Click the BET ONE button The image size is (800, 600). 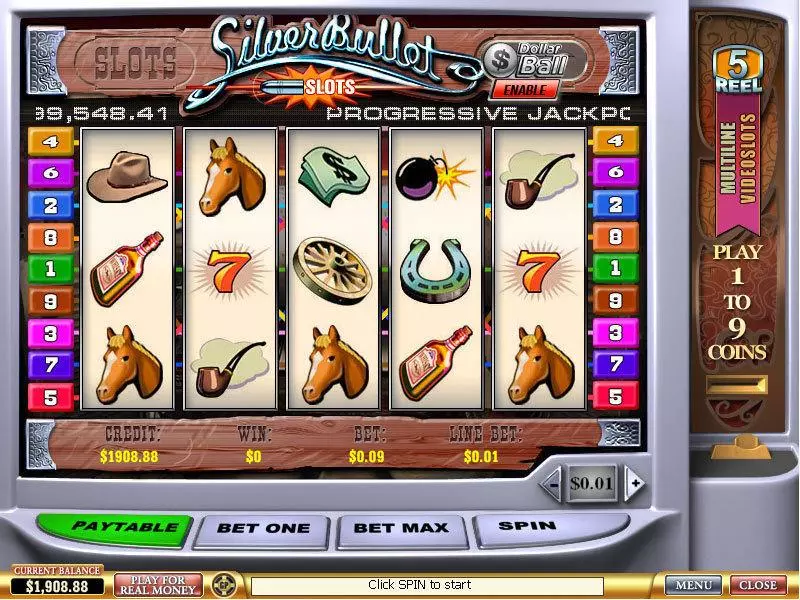(x=262, y=528)
